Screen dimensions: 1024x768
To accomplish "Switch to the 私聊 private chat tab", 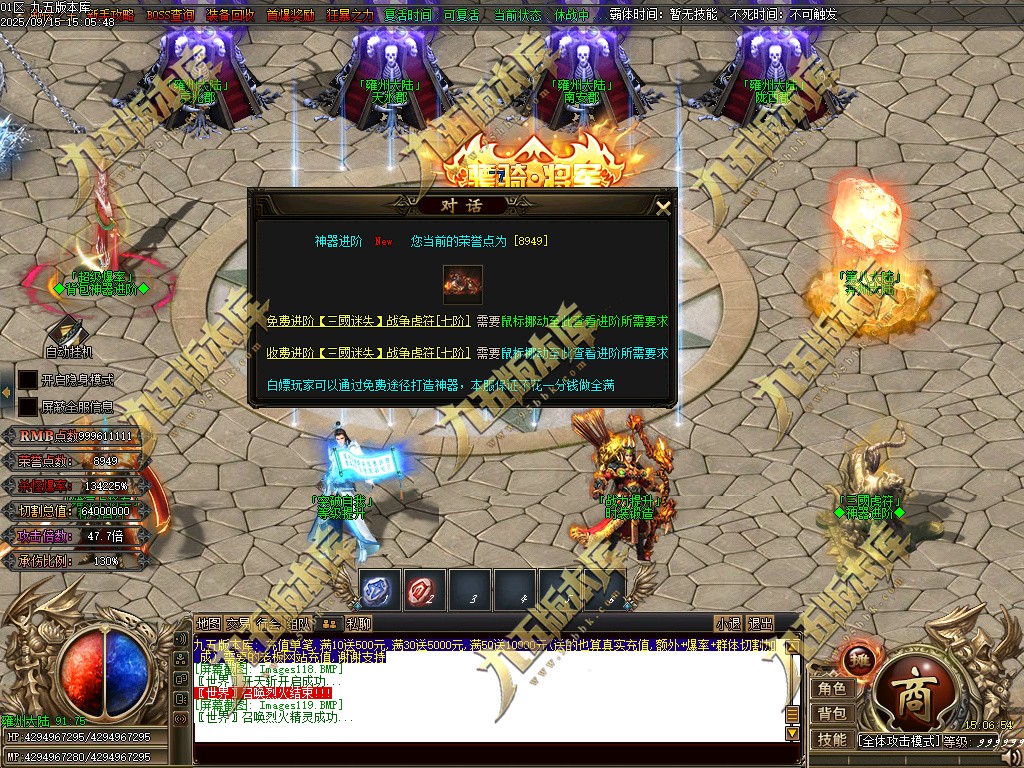I will pyautogui.click(x=358, y=624).
